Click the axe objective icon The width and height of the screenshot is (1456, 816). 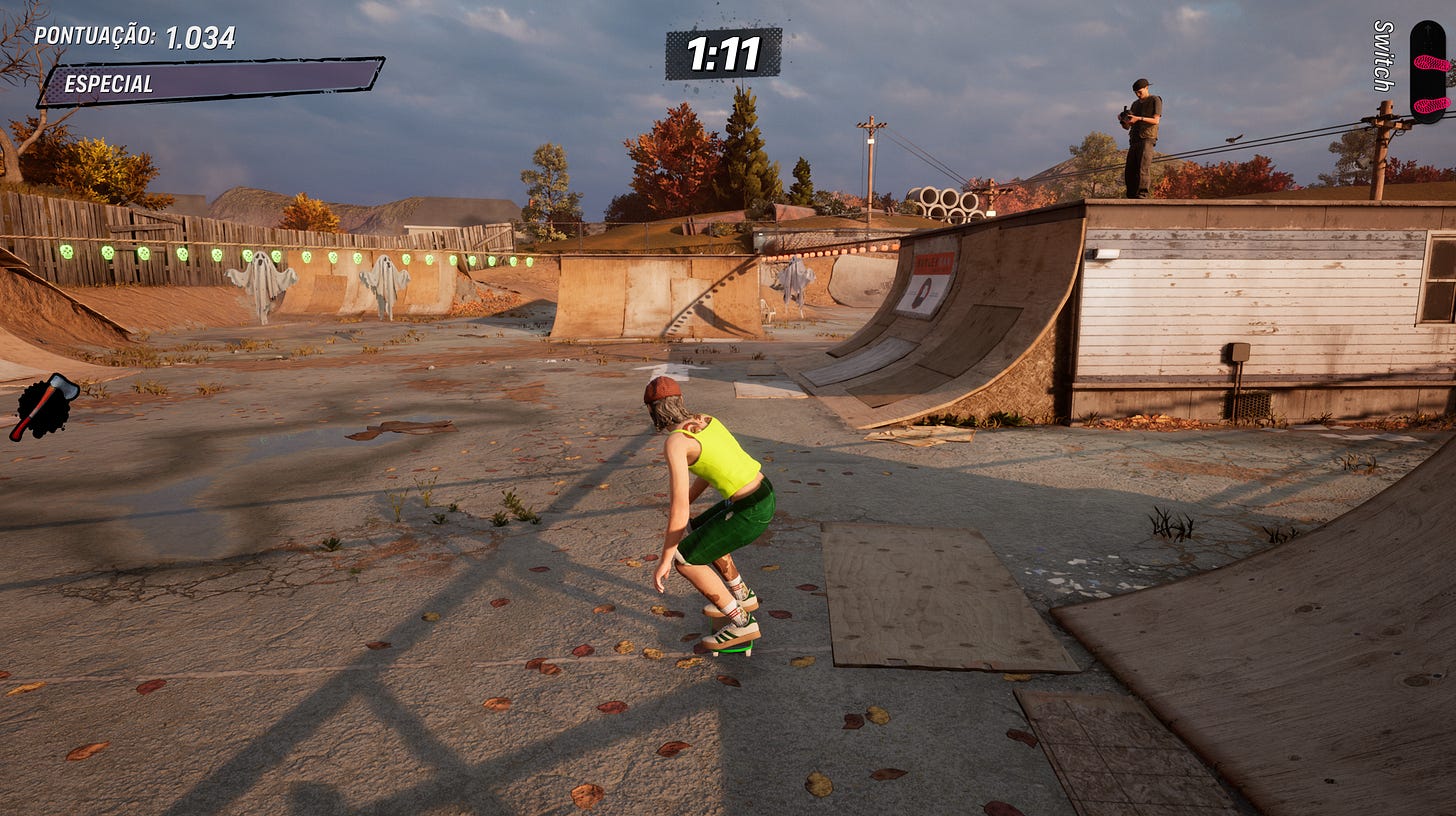[45, 406]
